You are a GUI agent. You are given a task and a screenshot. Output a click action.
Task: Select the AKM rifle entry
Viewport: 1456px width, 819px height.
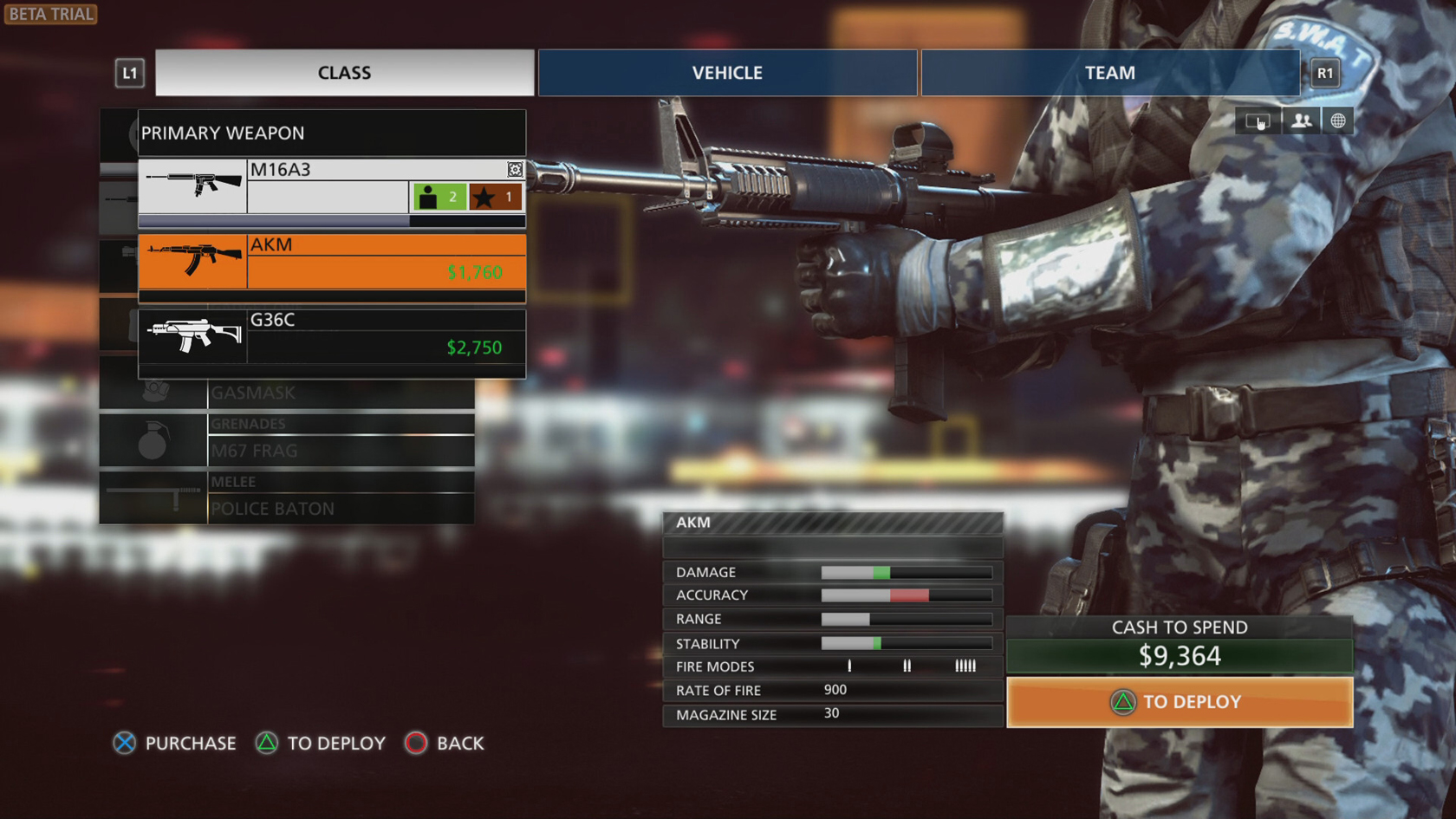[x=331, y=261]
